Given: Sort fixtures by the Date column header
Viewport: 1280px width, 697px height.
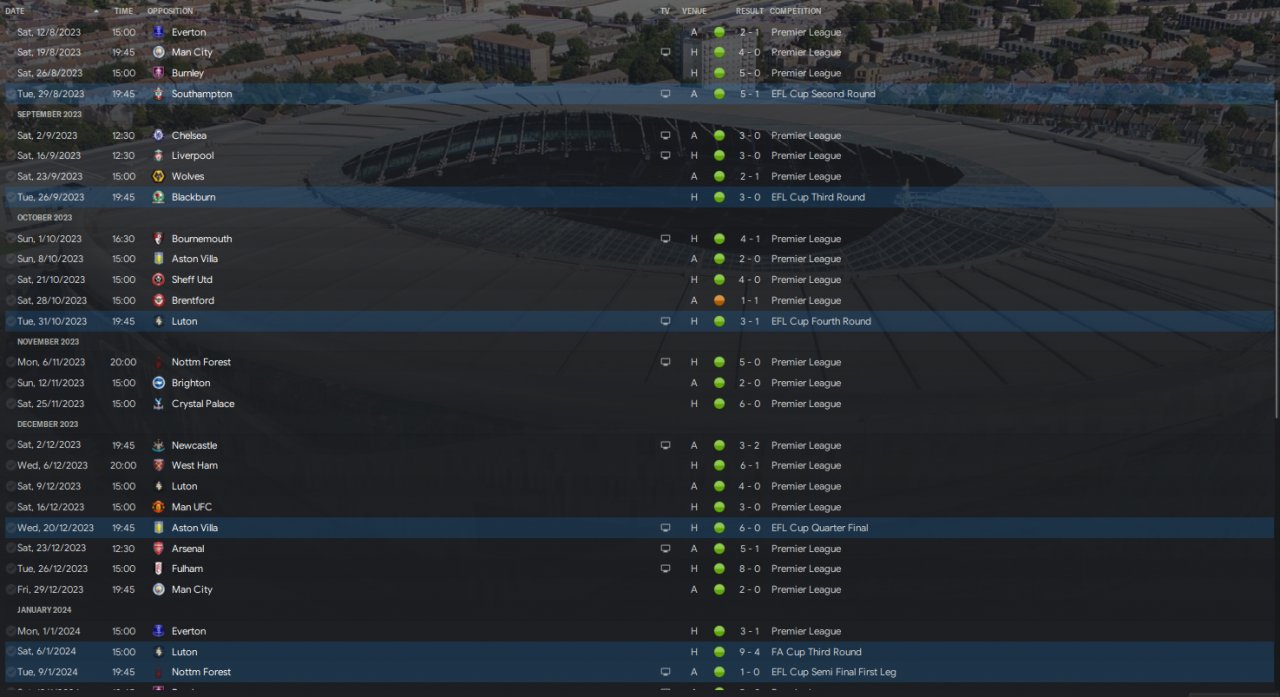Looking at the screenshot, I should pyautogui.click(x=15, y=11).
